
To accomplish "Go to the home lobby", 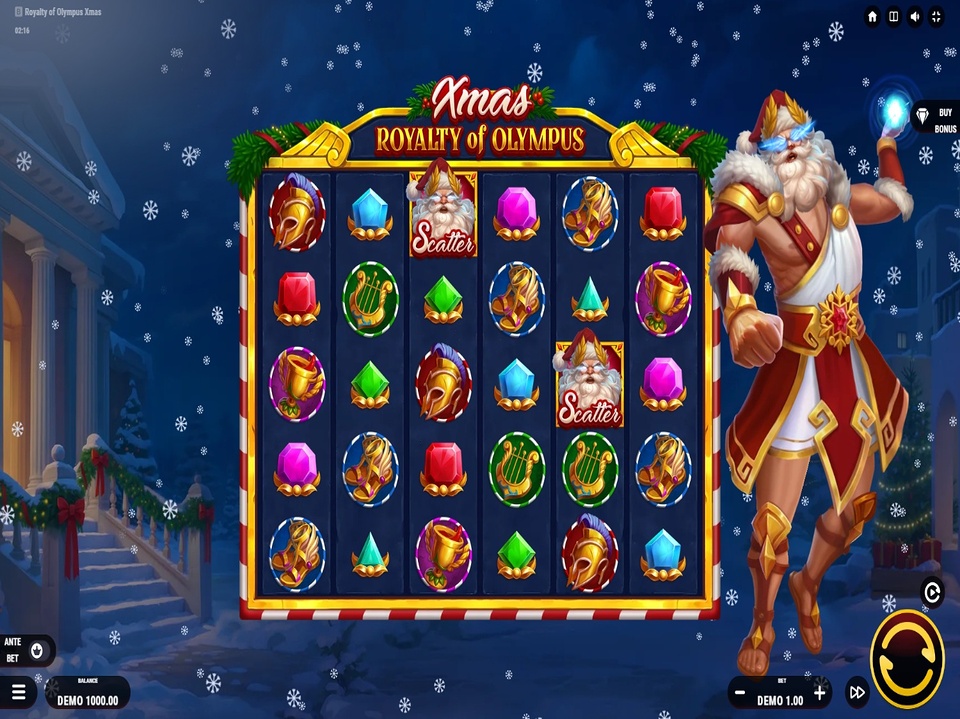I will (872, 17).
